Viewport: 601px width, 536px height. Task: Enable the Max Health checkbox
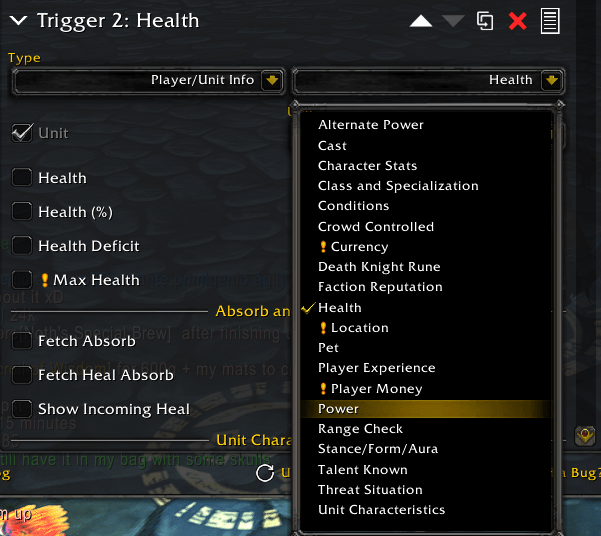(x=21, y=280)
